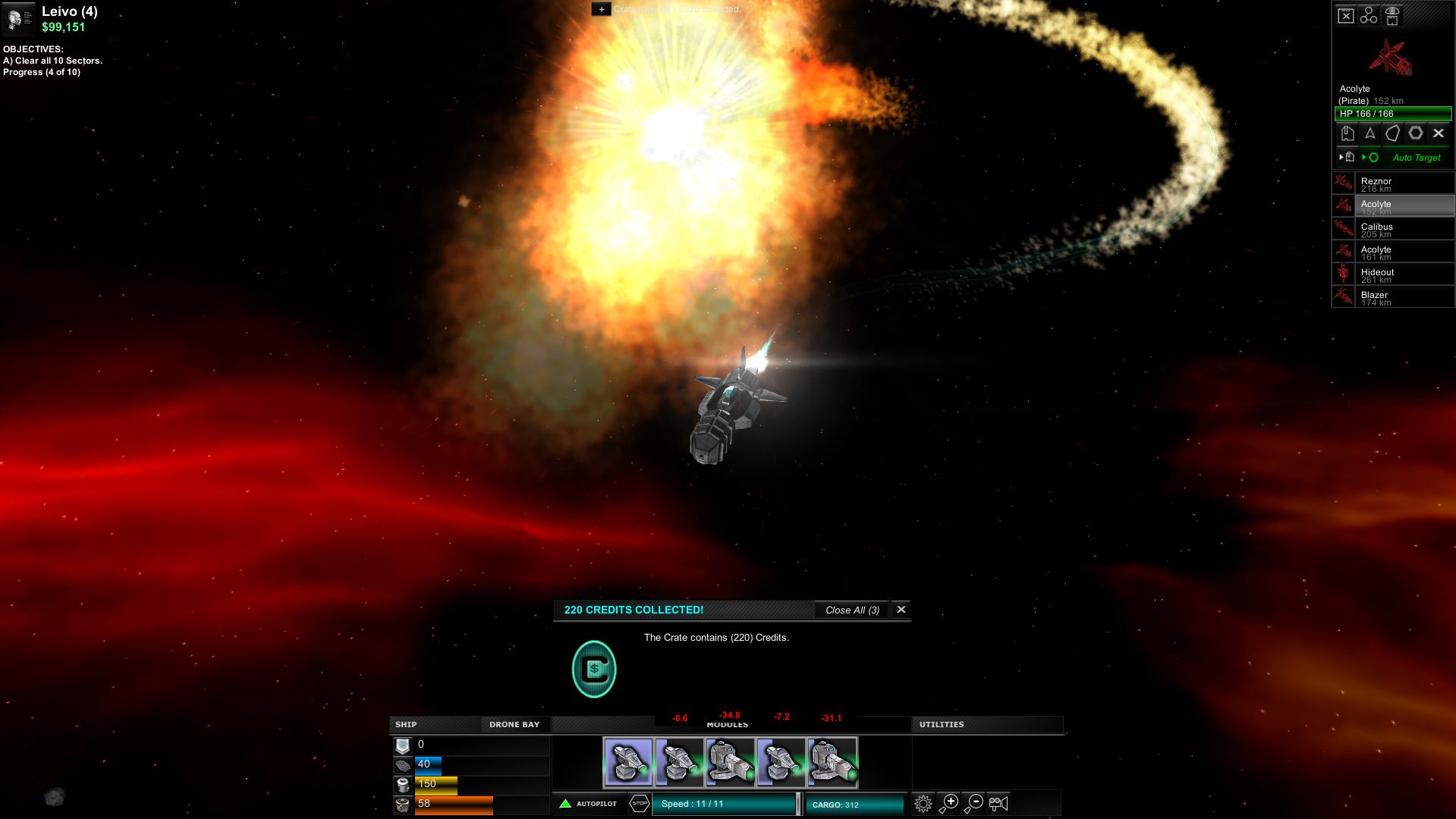Zoom in with the magnifier plus icon
Image resolution: width=1456 pixels, height=819 pixels.
coord(951,802)
